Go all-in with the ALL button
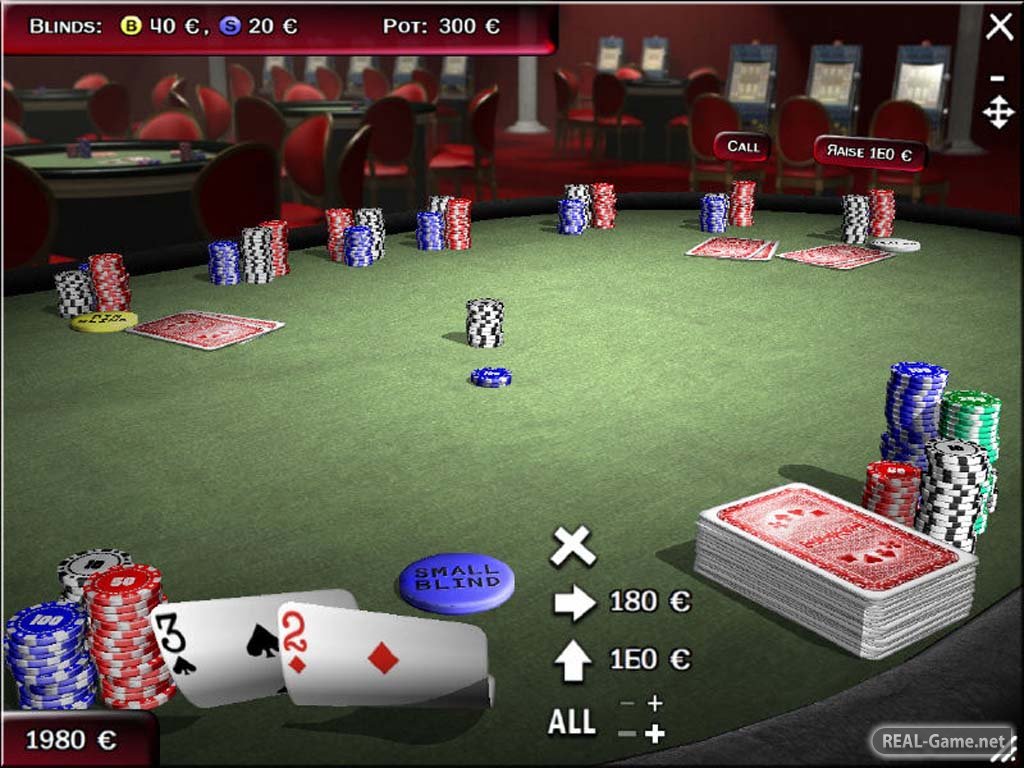Screen dimensions: 1024x768 tap(572, 722)
